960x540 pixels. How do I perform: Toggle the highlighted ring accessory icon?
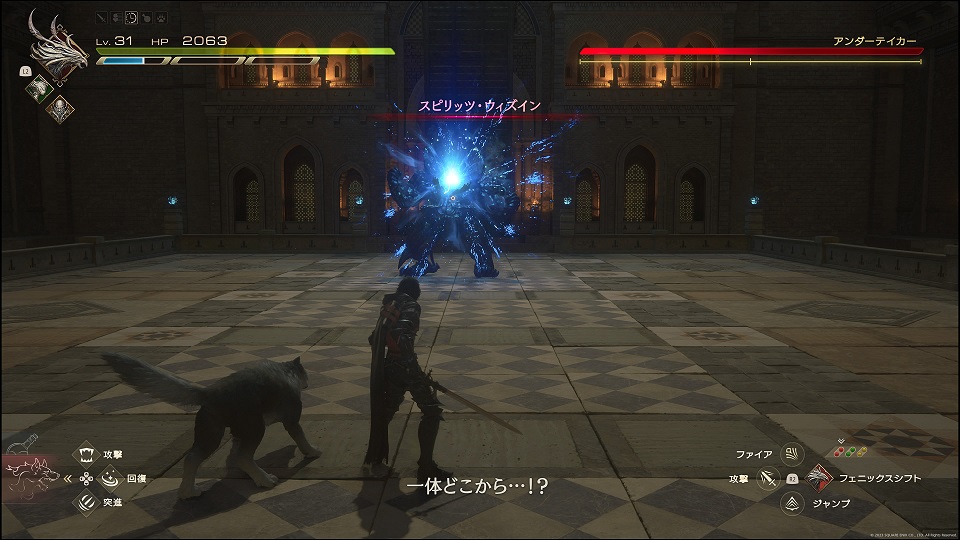(x=133, y=19)
